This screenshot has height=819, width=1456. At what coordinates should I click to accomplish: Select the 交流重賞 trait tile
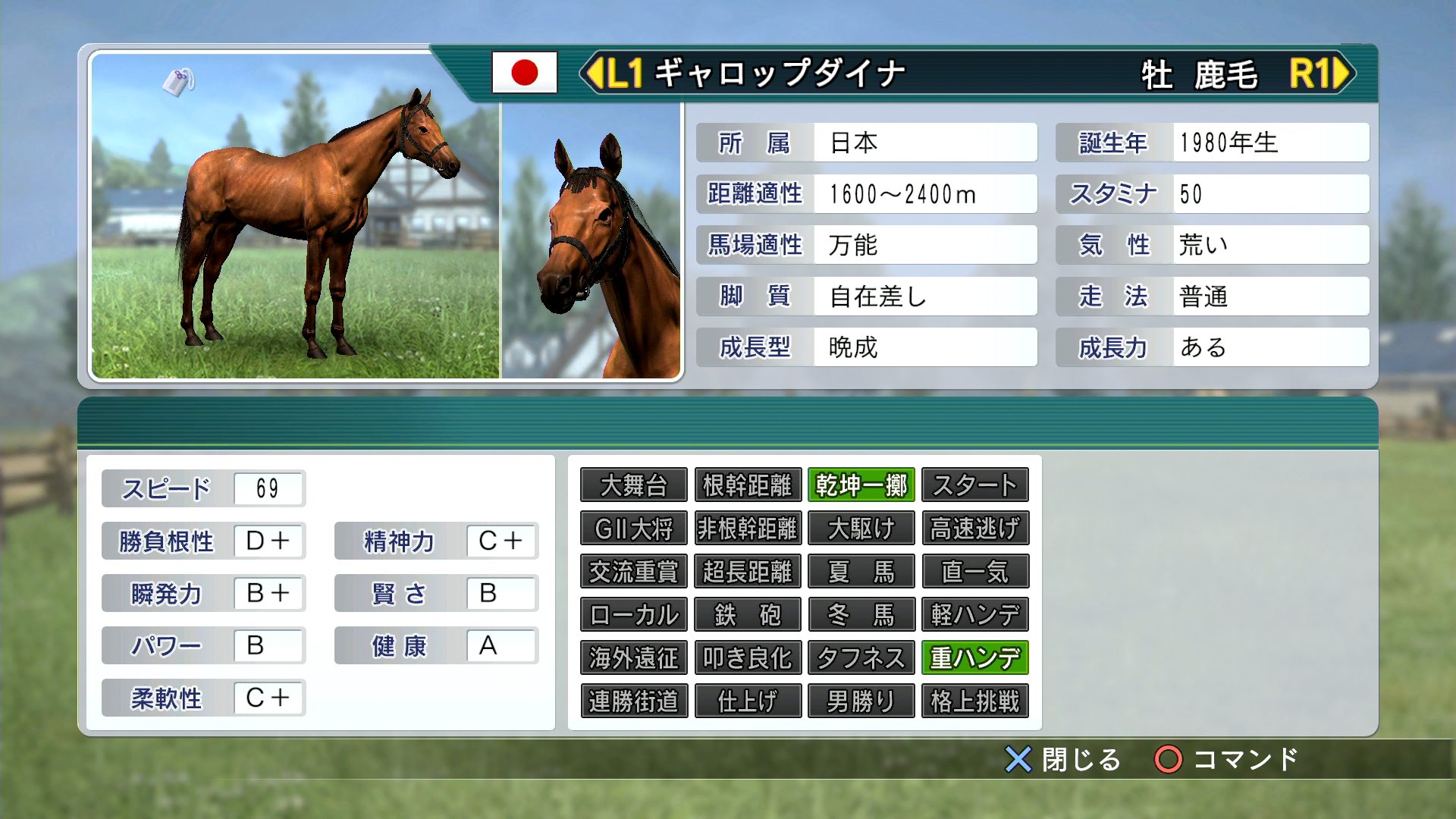pyautogui.click(x=633, y=572)
